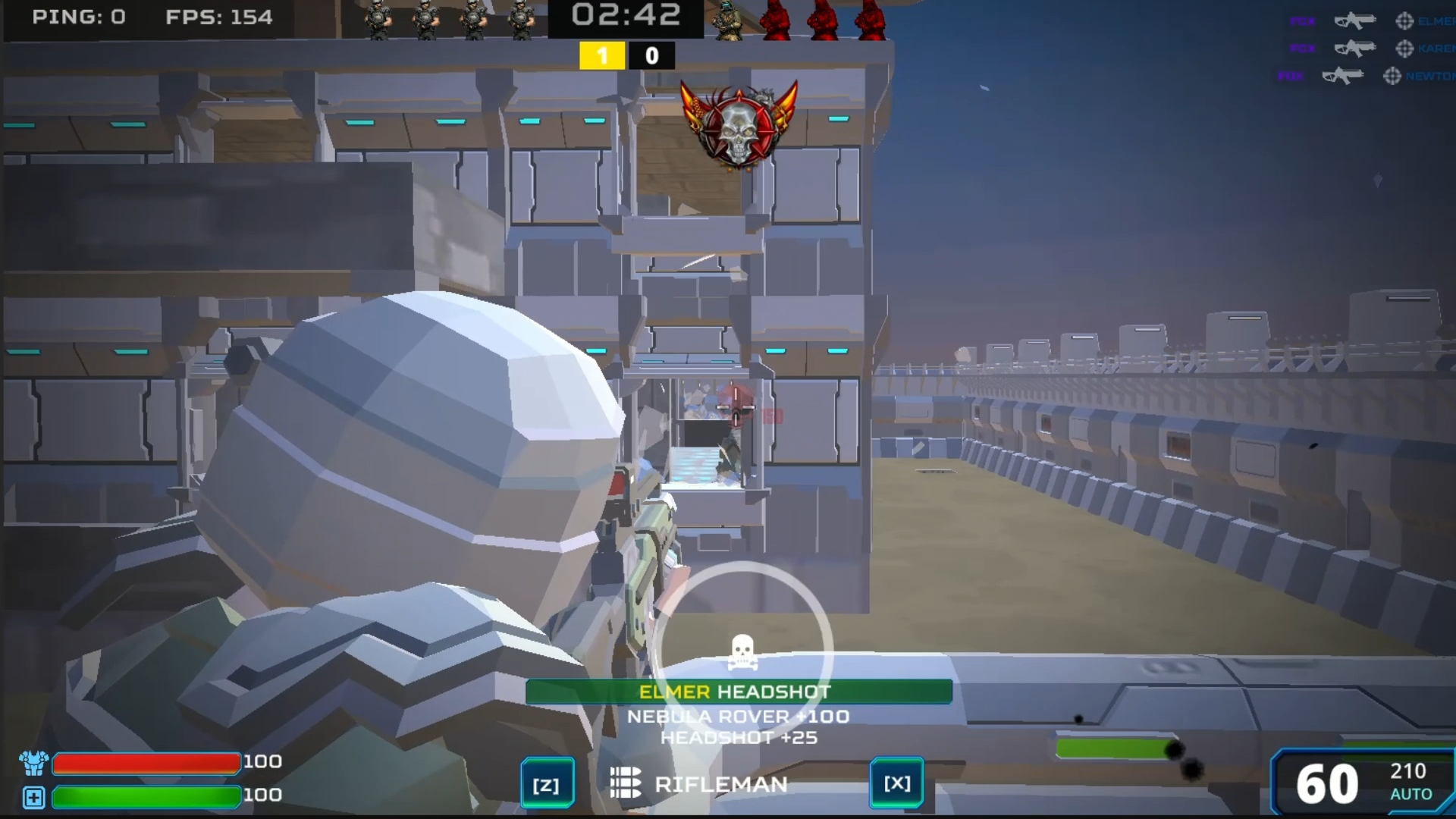Click the RIFLEMAN class grid icon

pos(624,783)
